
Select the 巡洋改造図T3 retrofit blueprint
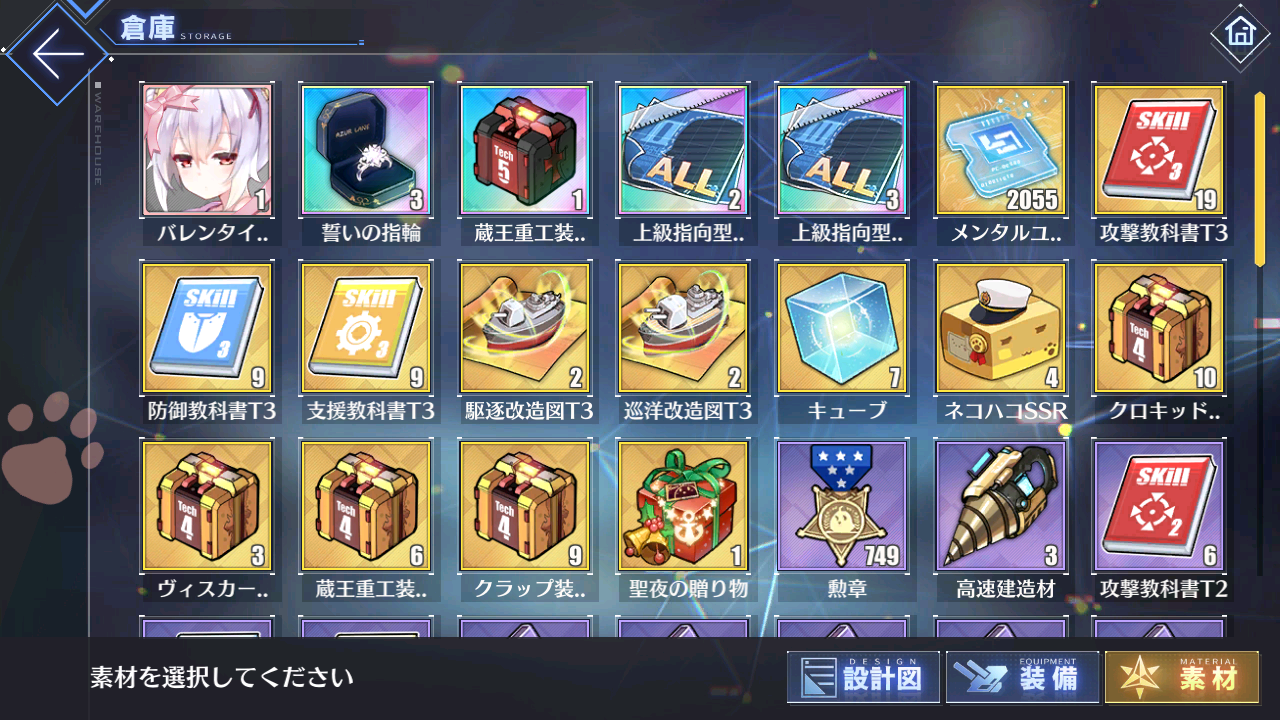coord(683,327)
